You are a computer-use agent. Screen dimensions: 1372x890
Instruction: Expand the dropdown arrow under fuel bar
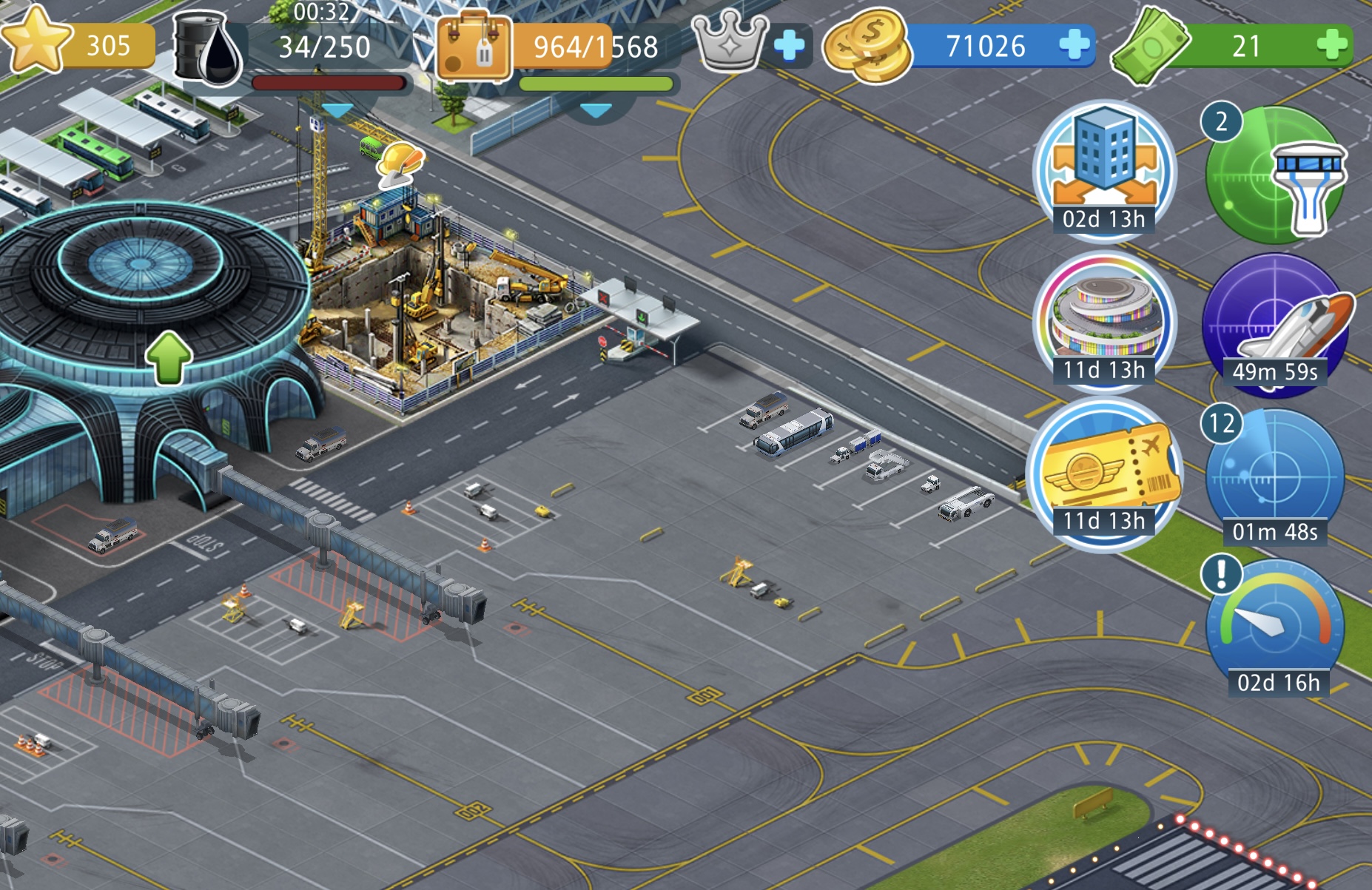click(337, 111)
